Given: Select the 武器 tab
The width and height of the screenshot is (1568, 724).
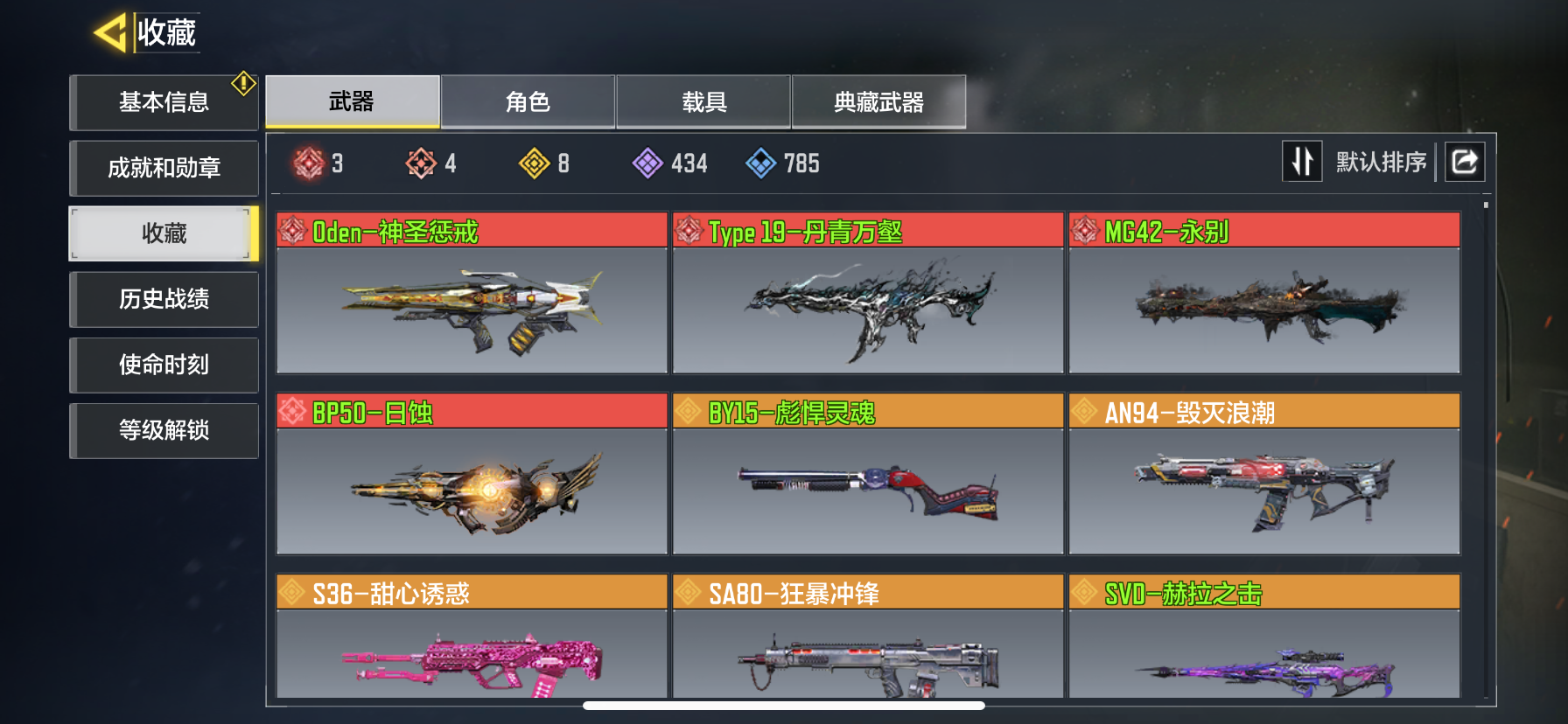Looking at the screenshot, I should click(x=352, y=102).
